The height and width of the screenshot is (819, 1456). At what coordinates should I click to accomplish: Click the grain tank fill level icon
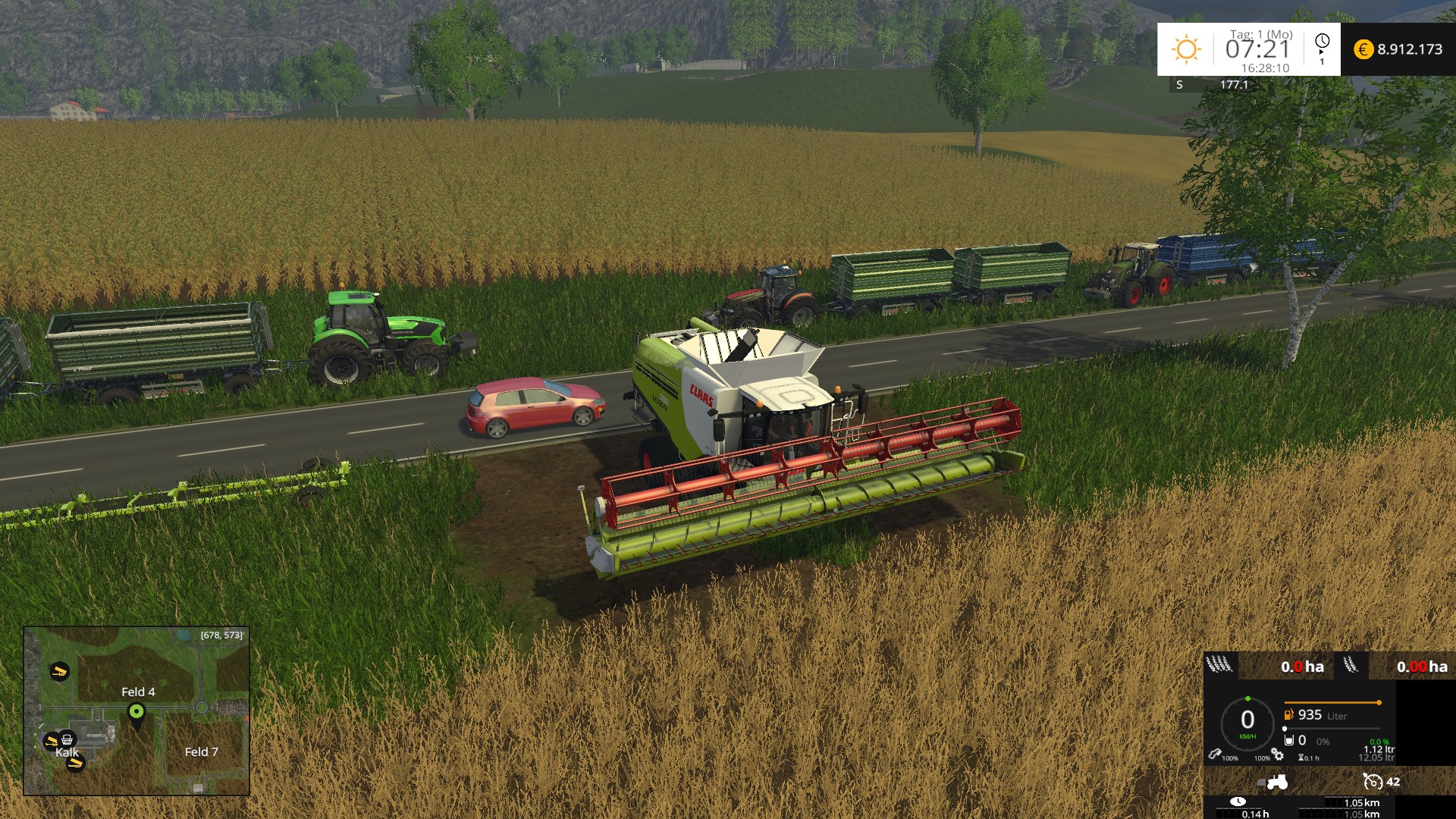tap(1288, 740)
